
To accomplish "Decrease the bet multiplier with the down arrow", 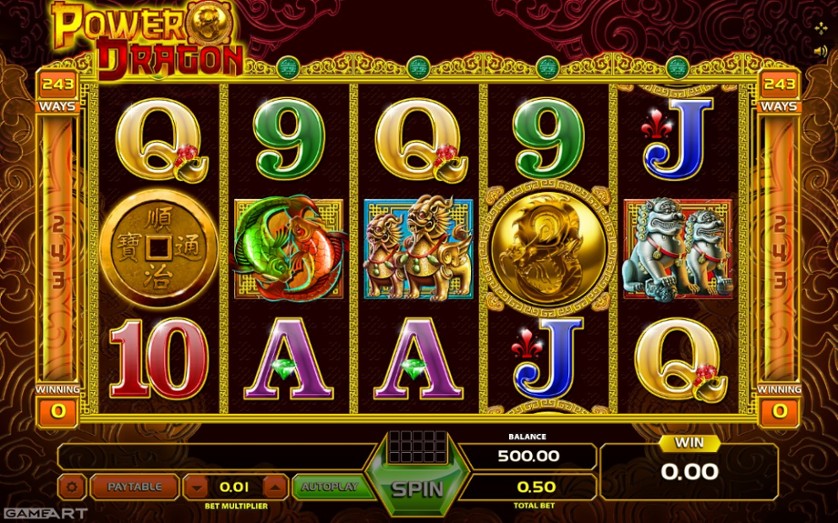I will pyautogui.click(x=198, y=487).
